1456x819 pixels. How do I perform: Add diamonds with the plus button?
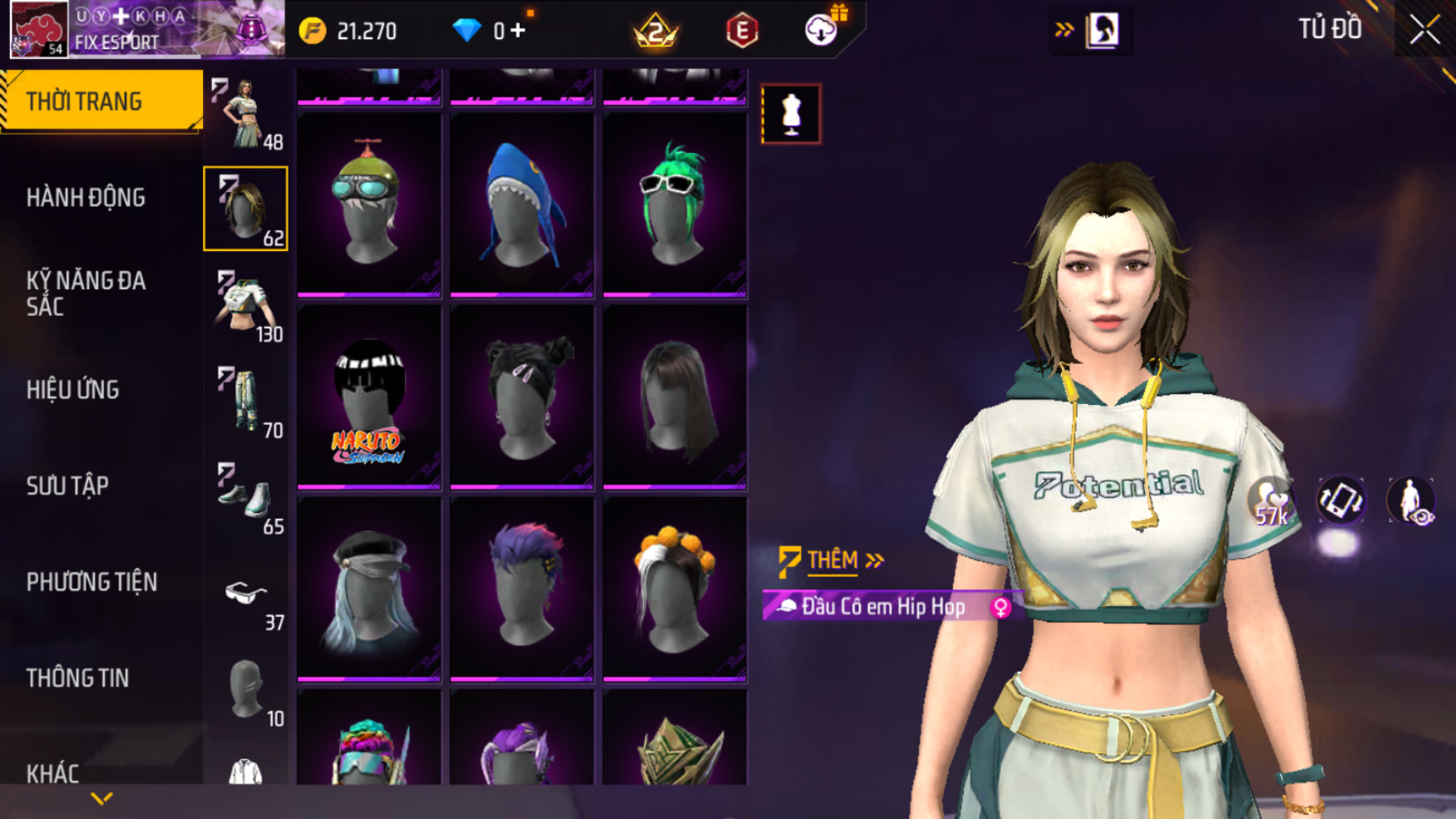click(519, 31)
